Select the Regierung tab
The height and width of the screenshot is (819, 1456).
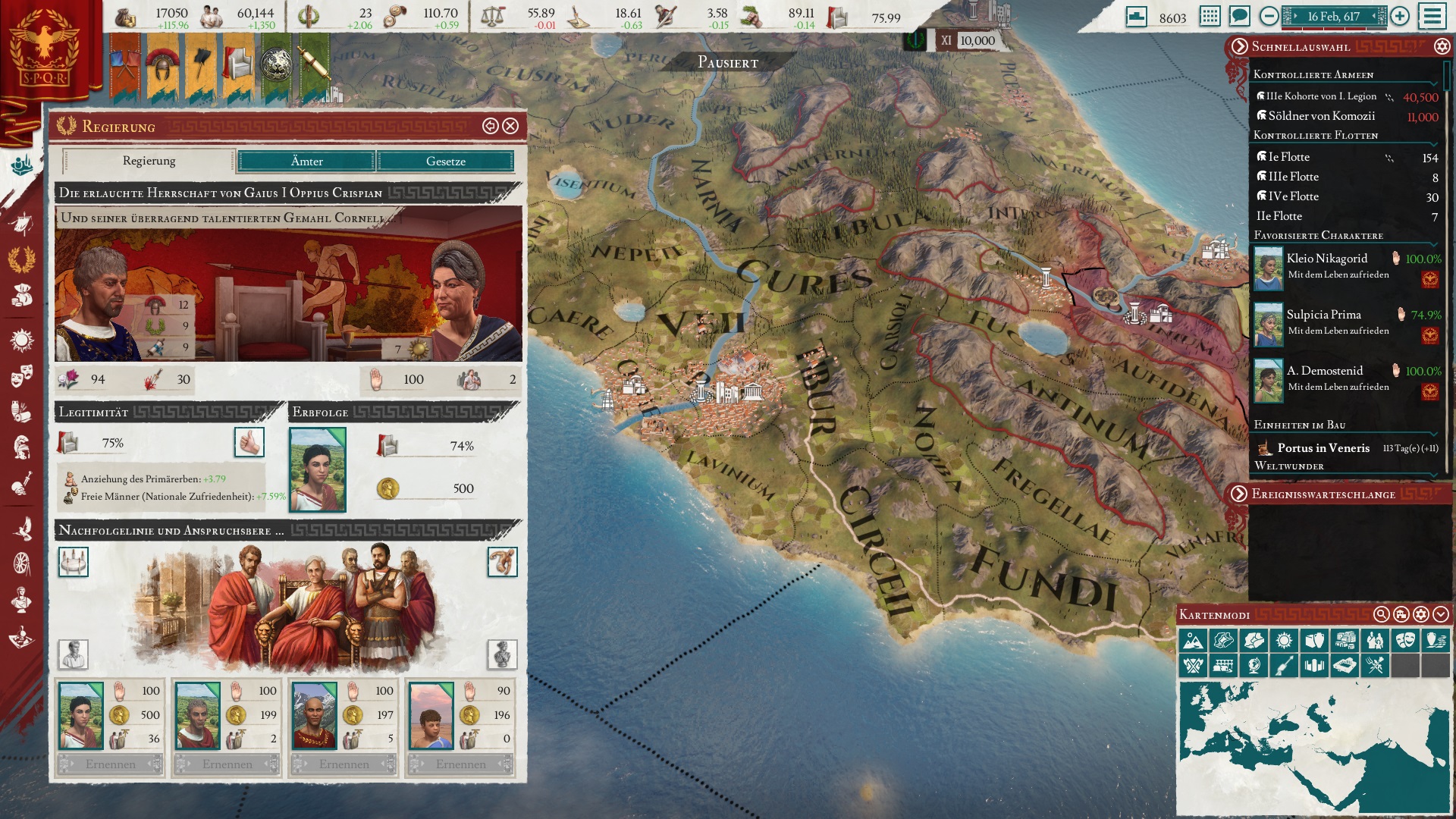pos(149,161)
